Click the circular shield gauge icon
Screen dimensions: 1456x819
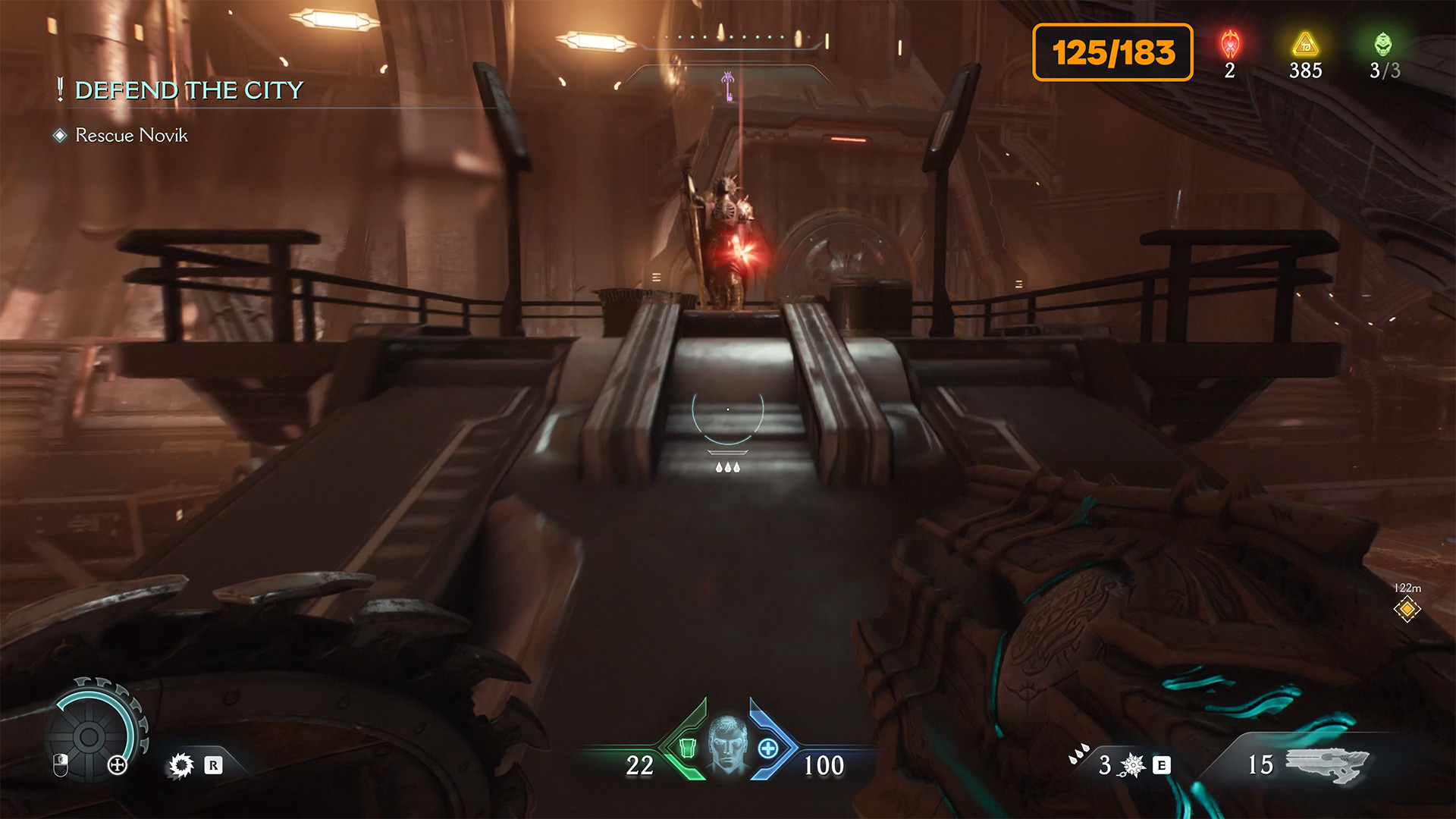[89, 736]
